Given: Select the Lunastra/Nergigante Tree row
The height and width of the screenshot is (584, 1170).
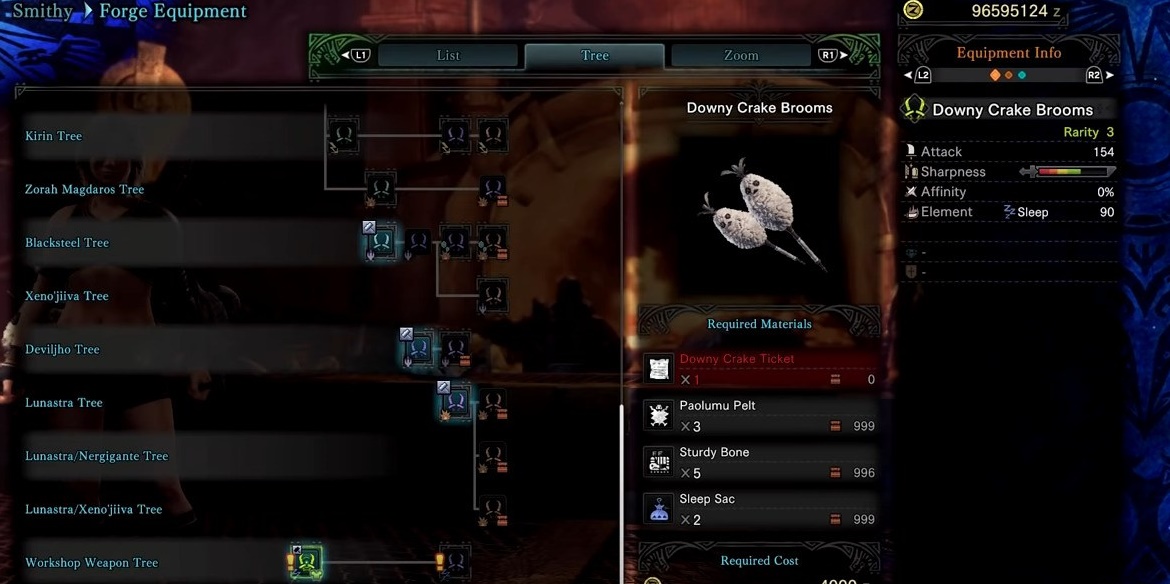Looking at the screenshot, I should click(x=97, y=456).
